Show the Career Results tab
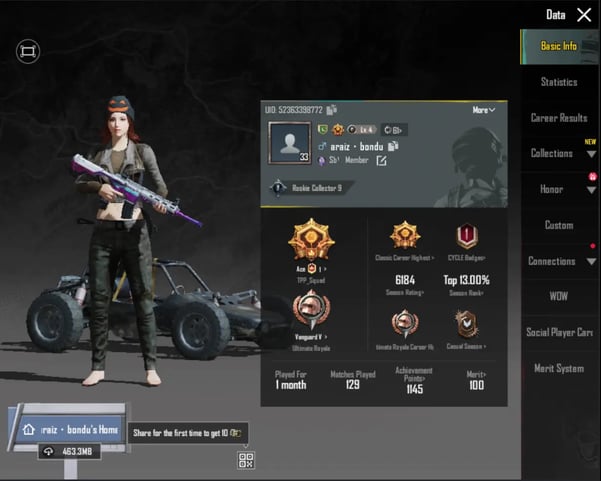The image size is (601, 481). pyautogui.click(x=559, y=118)
